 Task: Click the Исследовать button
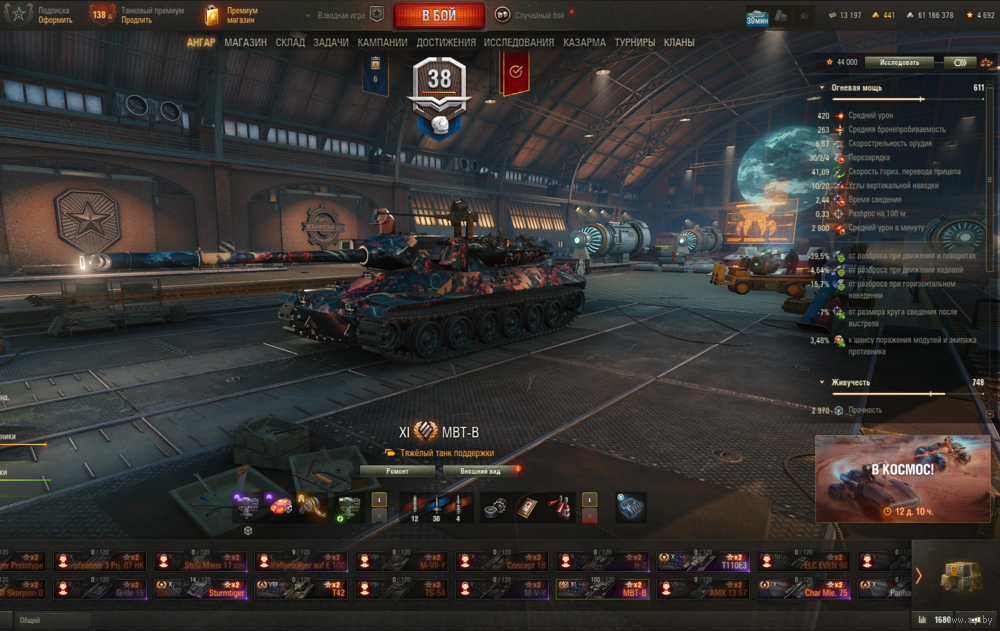(899, 62)
